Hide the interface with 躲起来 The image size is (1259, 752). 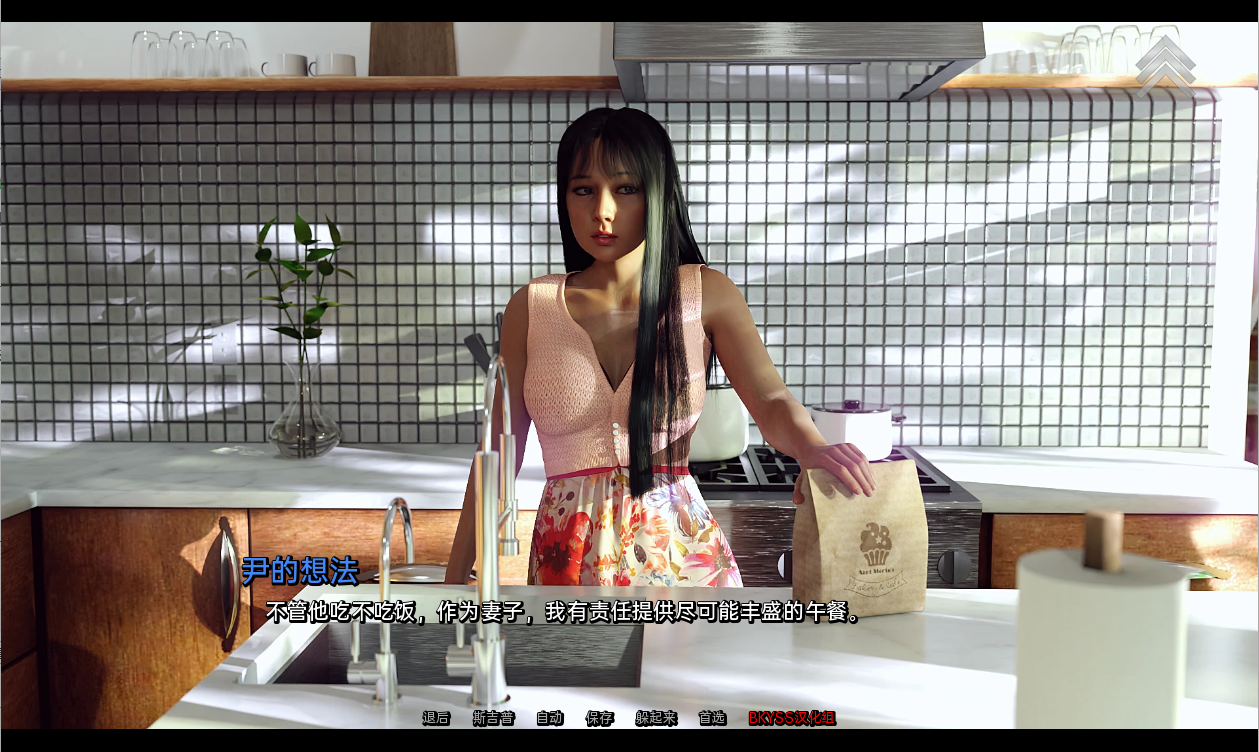(656, 718)
